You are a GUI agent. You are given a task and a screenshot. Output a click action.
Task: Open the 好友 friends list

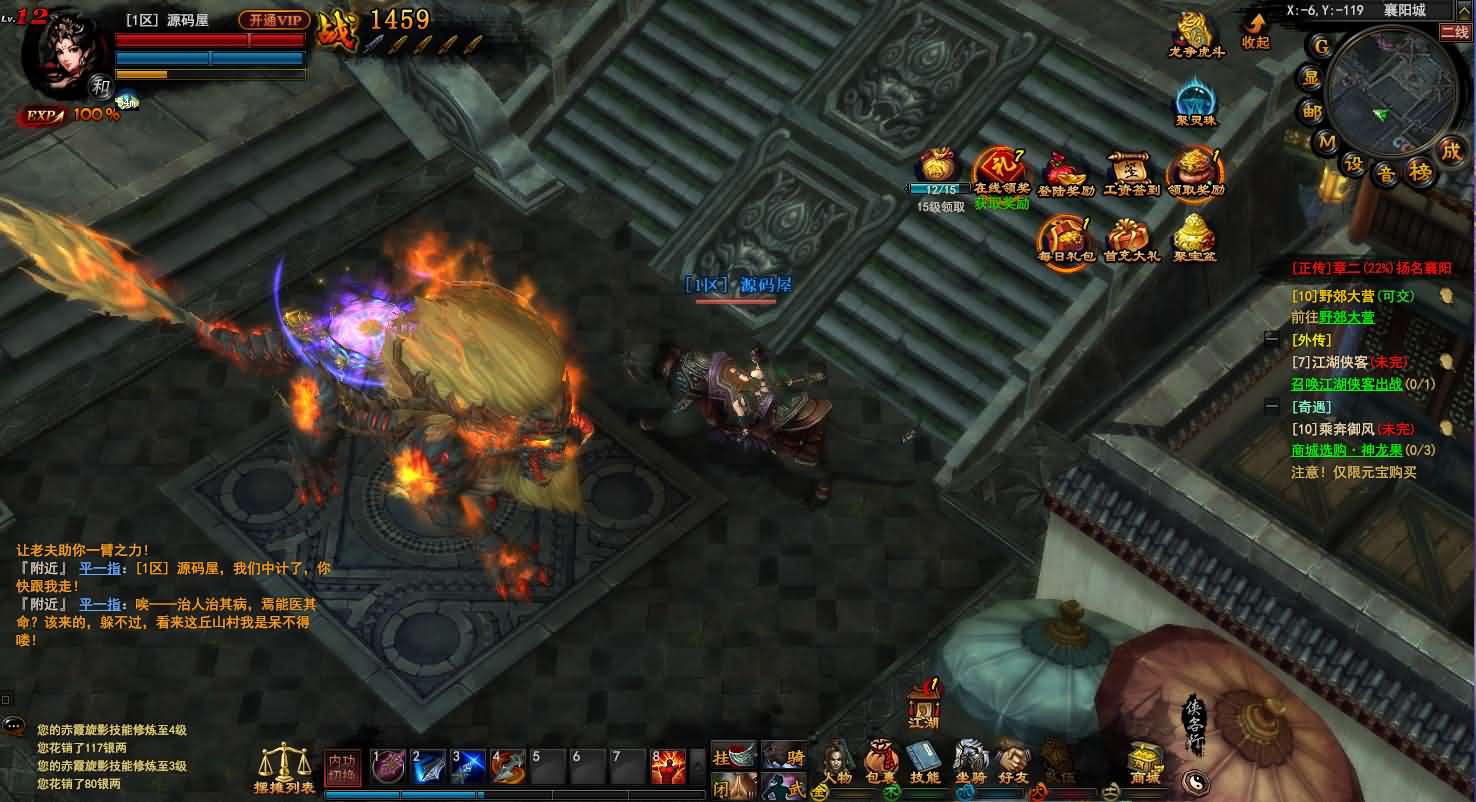click(1013, 762)
